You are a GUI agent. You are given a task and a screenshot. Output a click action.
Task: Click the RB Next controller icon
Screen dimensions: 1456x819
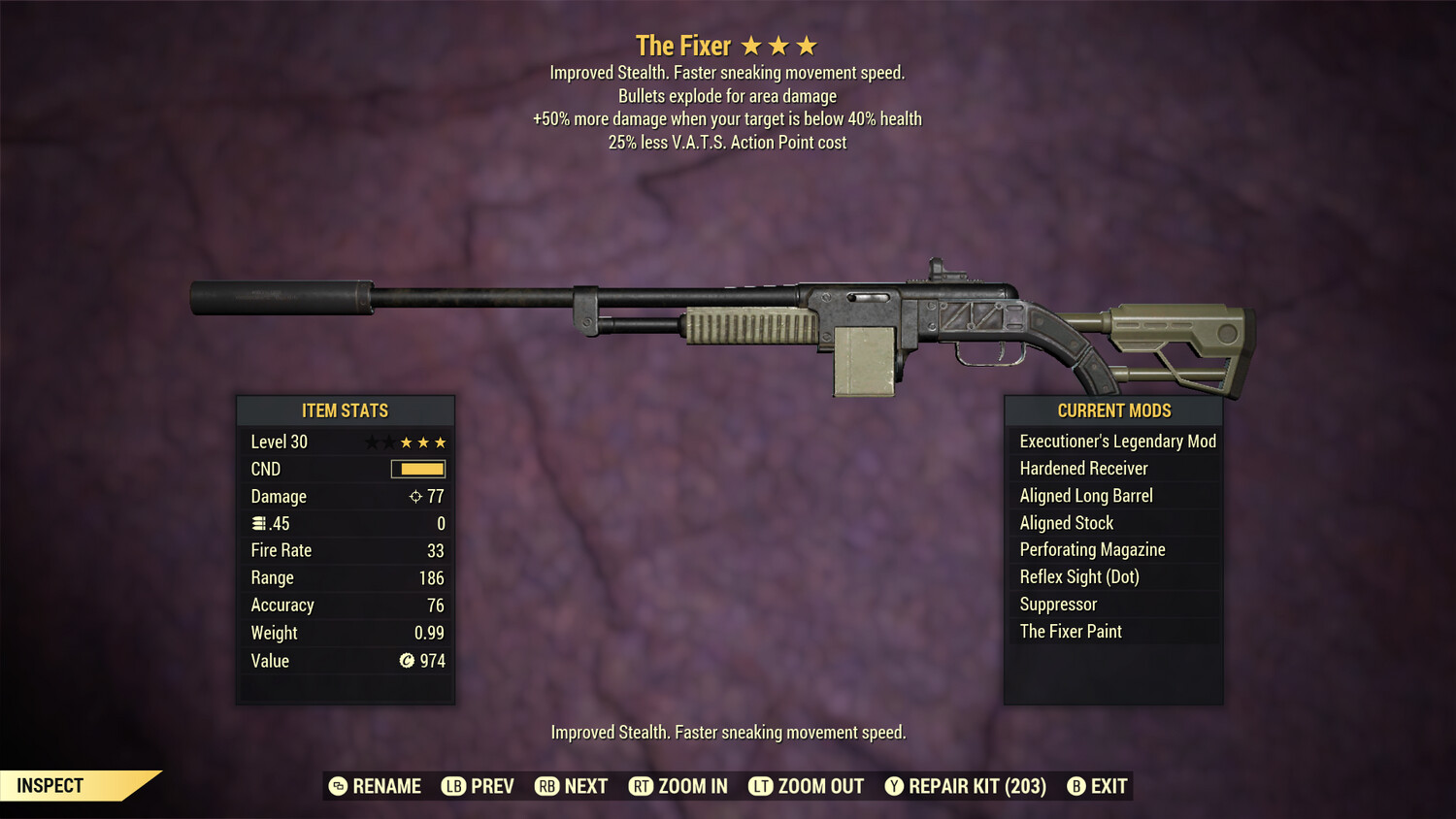point(548,786)
